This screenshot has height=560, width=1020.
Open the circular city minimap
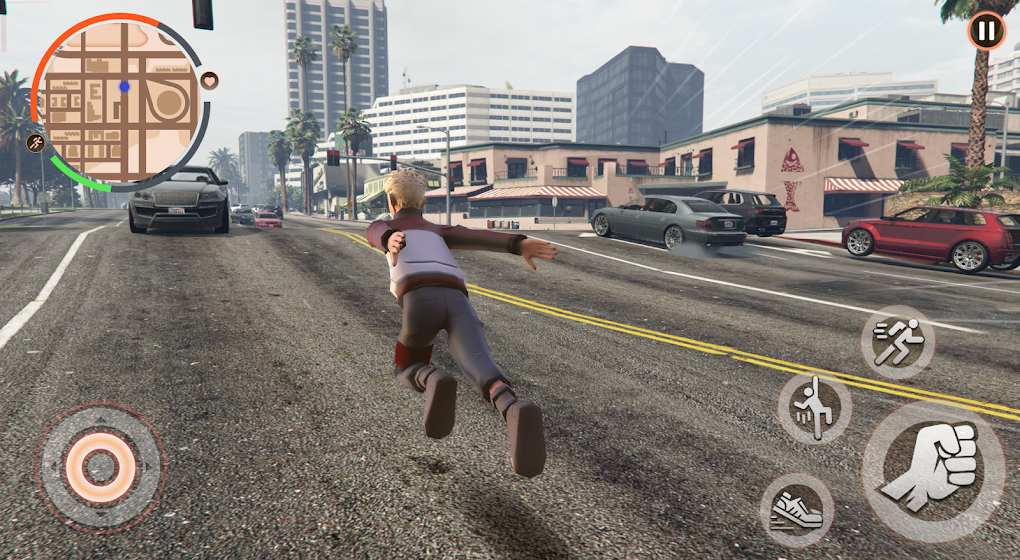(121, 102)
